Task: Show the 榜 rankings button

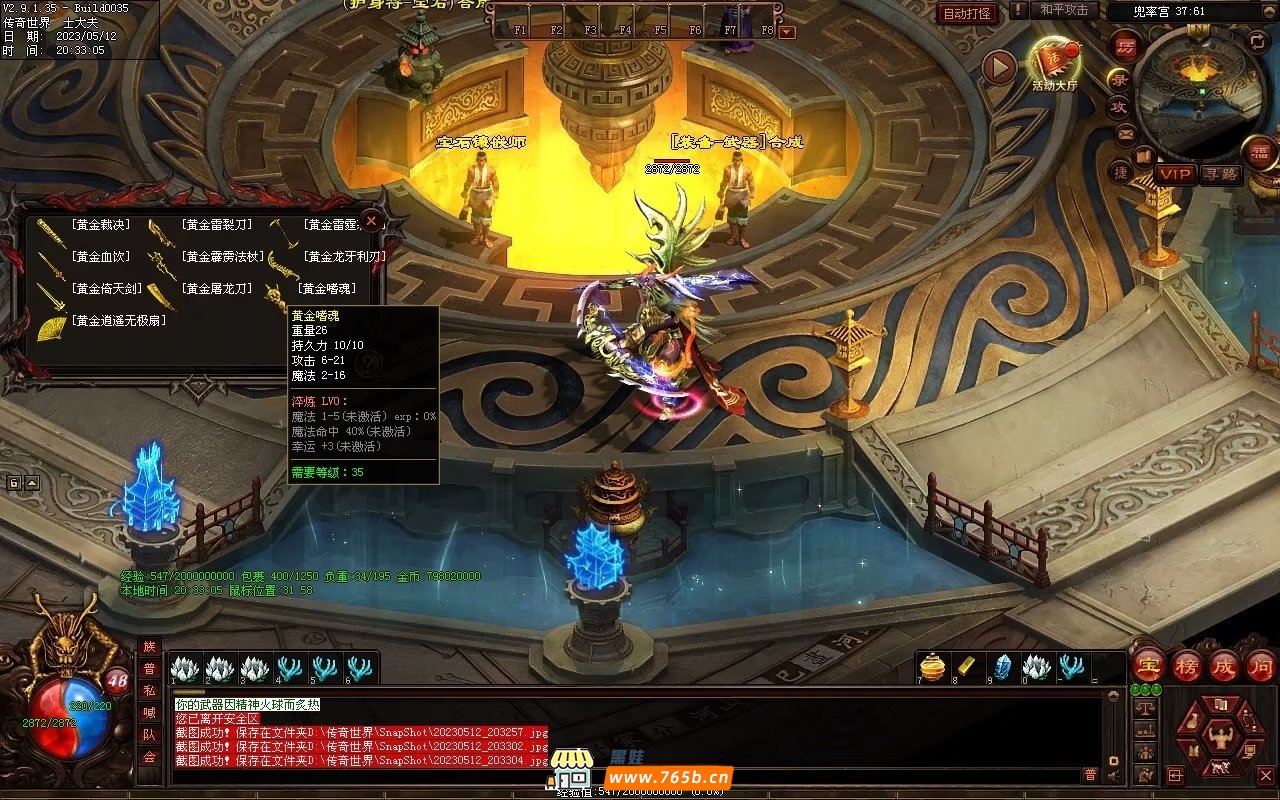Action: [1187, 666]
